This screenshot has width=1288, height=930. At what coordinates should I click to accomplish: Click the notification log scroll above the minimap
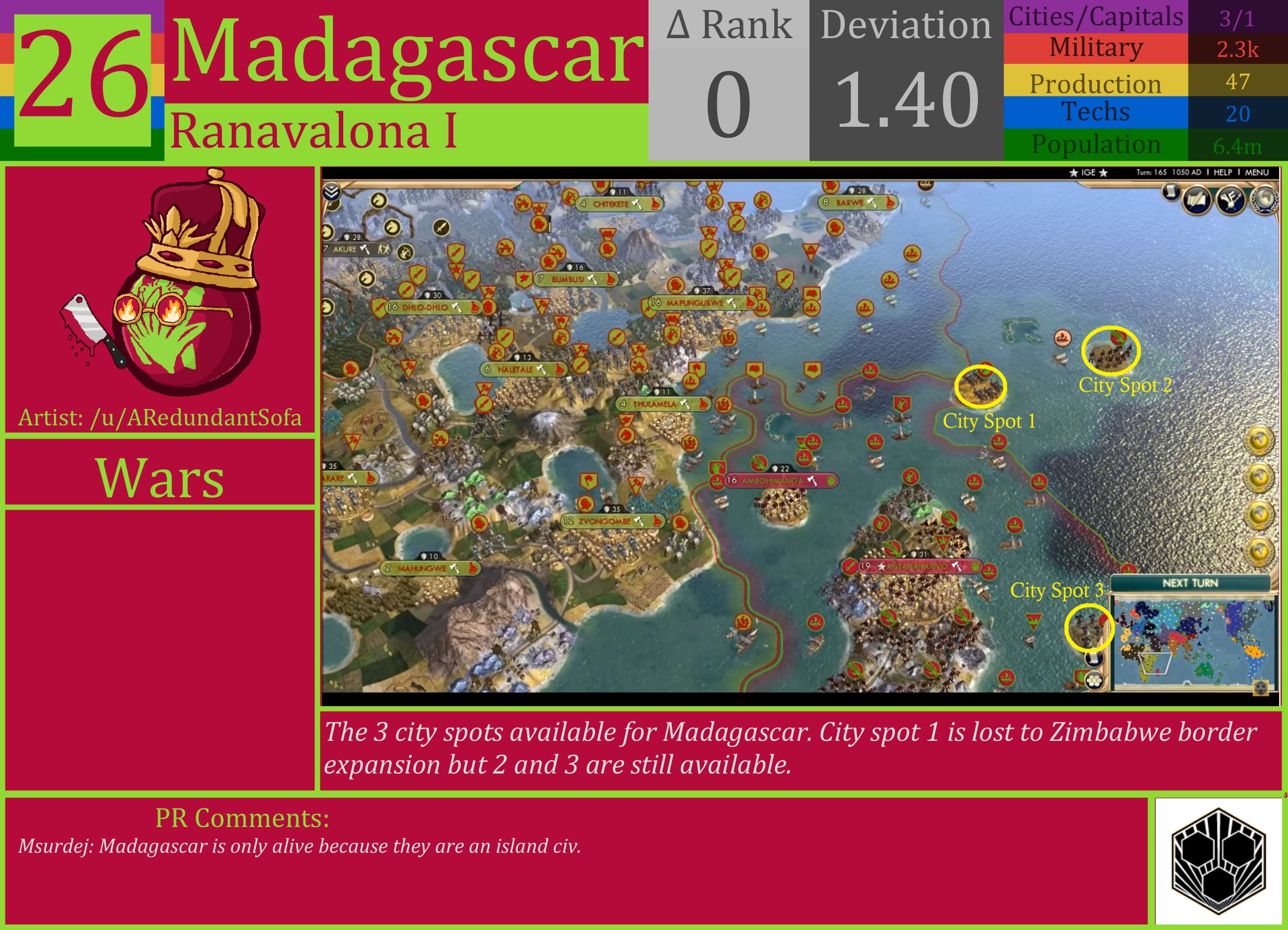[x=1094, y=660]
